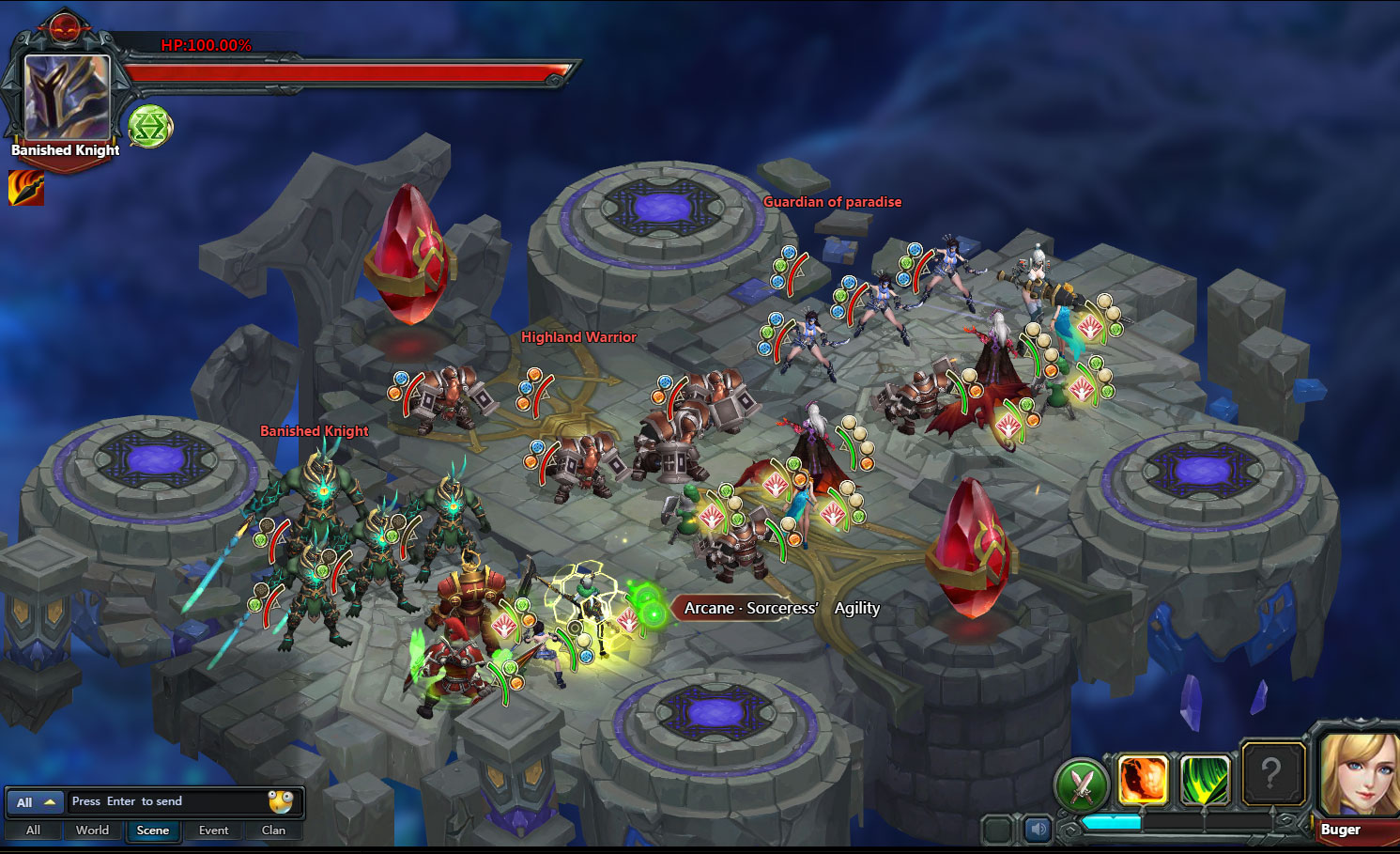The height and width of the screenshot is (854, 1400).
Task: Switch to the World chat tab
Action: (92, 831)
